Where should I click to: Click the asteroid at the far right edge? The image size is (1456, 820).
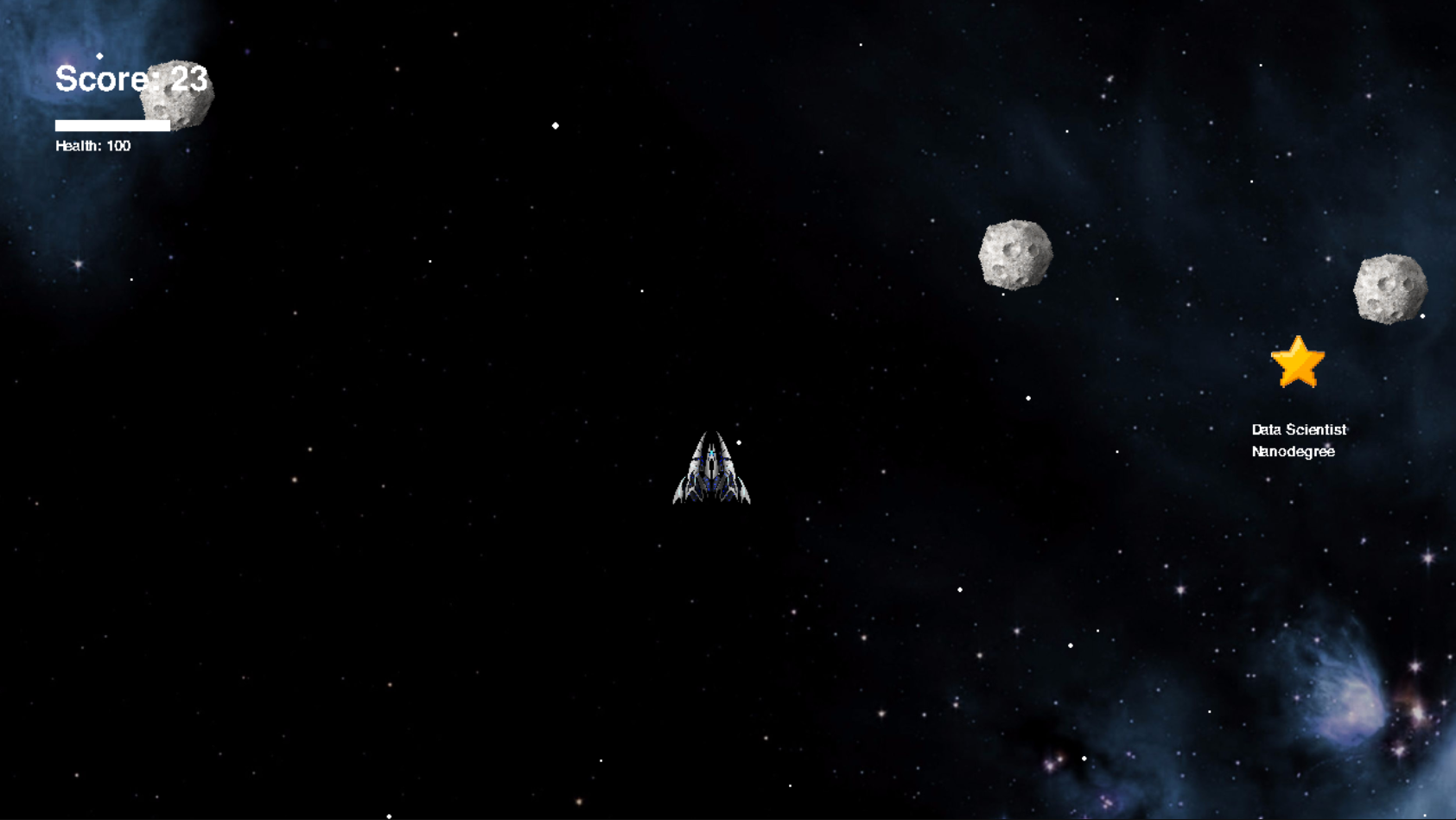click(1389, 286)
